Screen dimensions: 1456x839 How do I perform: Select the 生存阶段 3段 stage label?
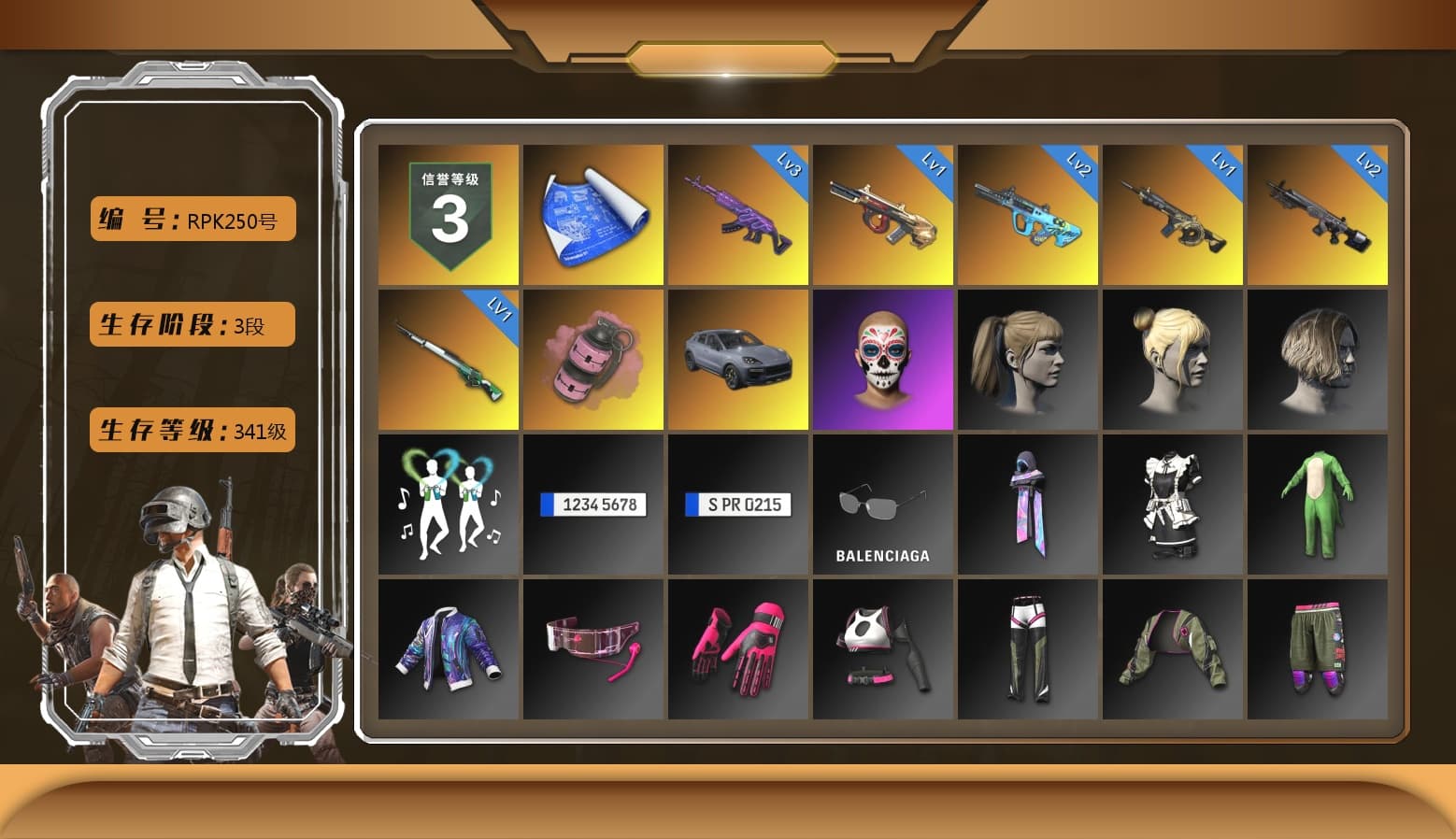pos(192,324)
